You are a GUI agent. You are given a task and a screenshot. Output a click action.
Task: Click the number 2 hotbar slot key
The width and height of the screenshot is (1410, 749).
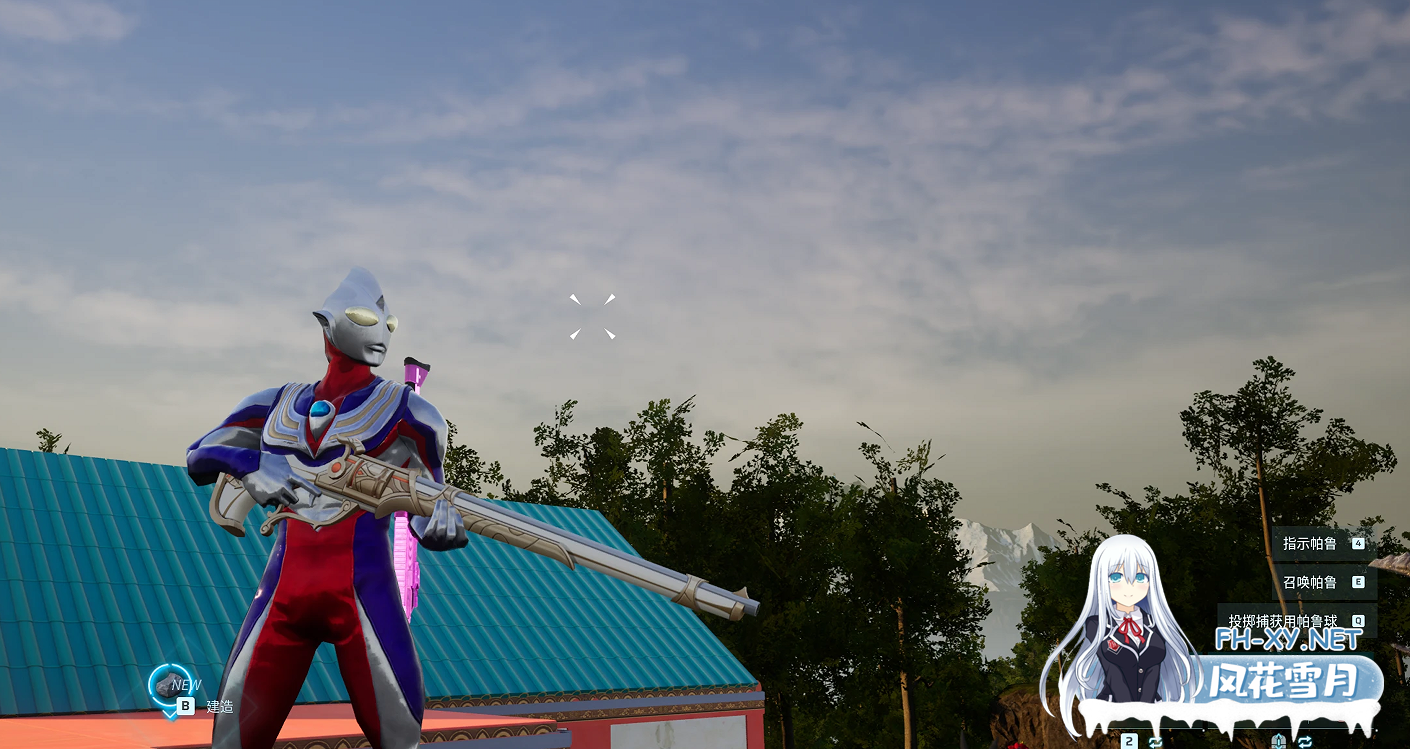coord(1128,742)
